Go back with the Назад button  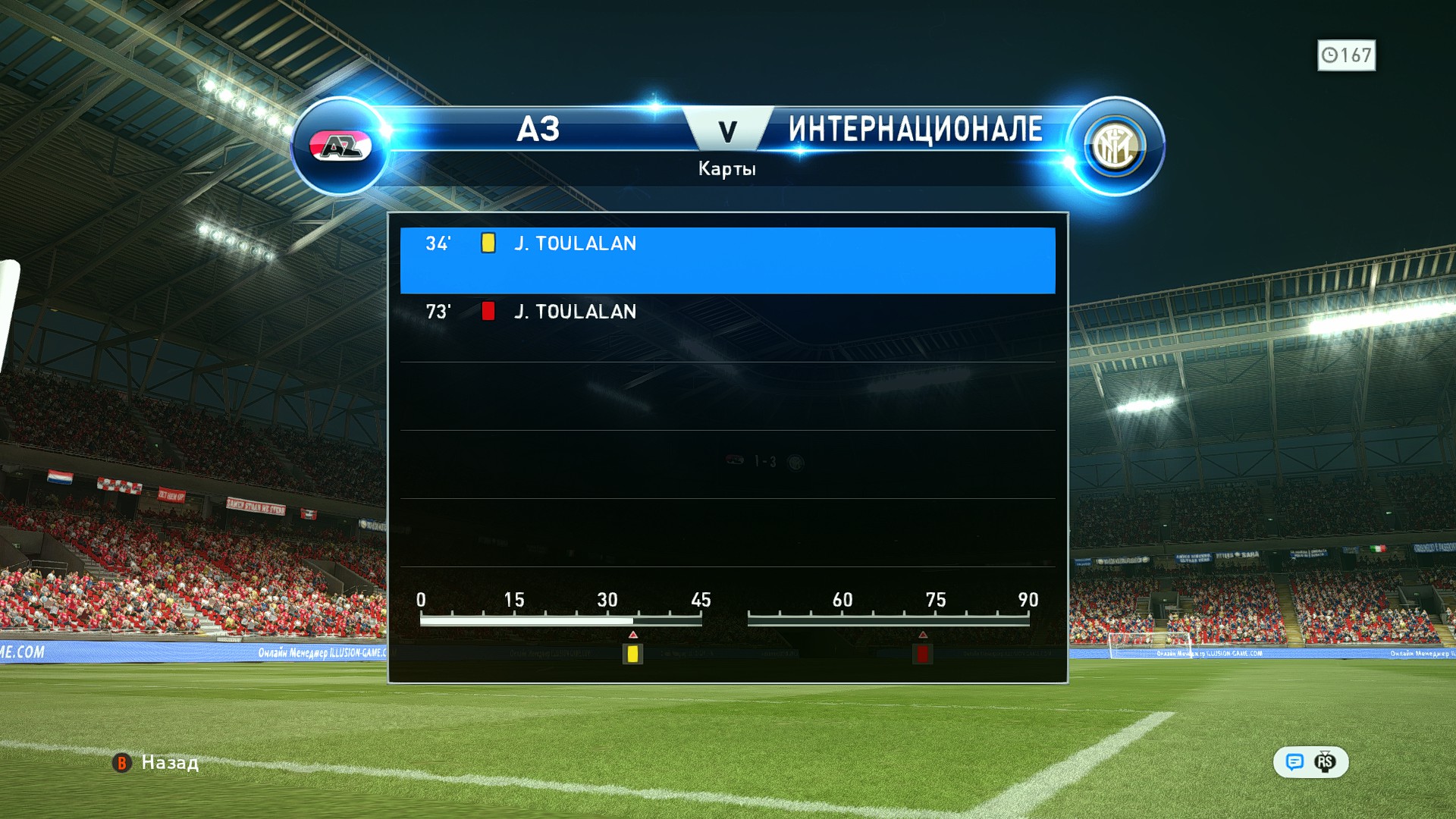(x=156, y=762)
